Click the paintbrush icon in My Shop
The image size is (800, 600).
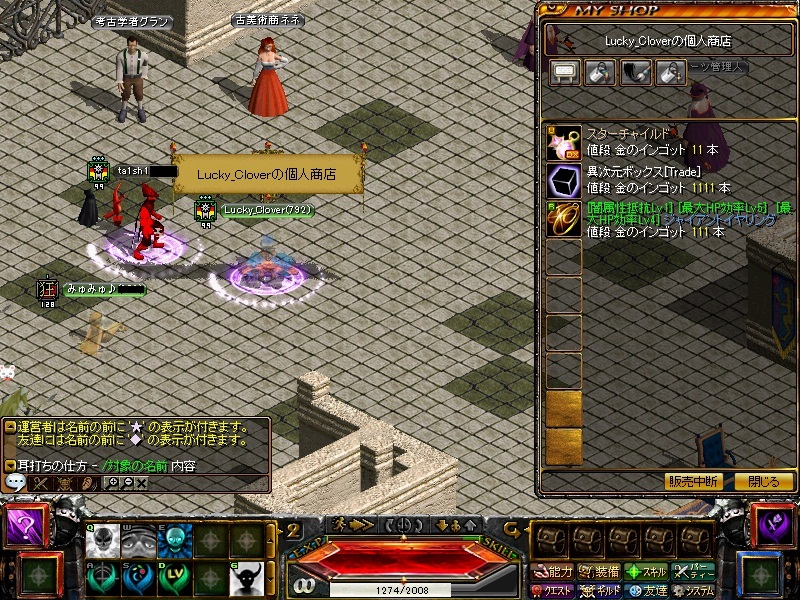(636, 72)
